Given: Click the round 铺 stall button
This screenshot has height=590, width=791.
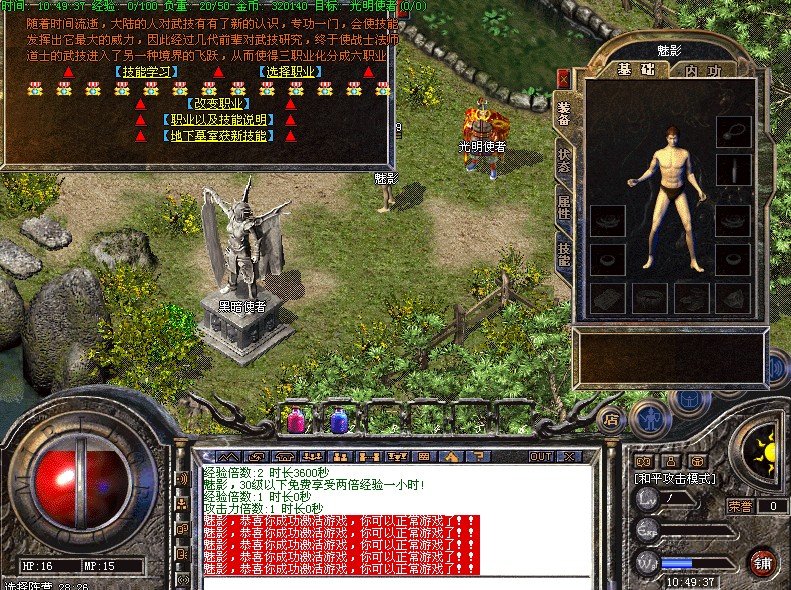Looking at the screenshot, I should tap(763, 560).
